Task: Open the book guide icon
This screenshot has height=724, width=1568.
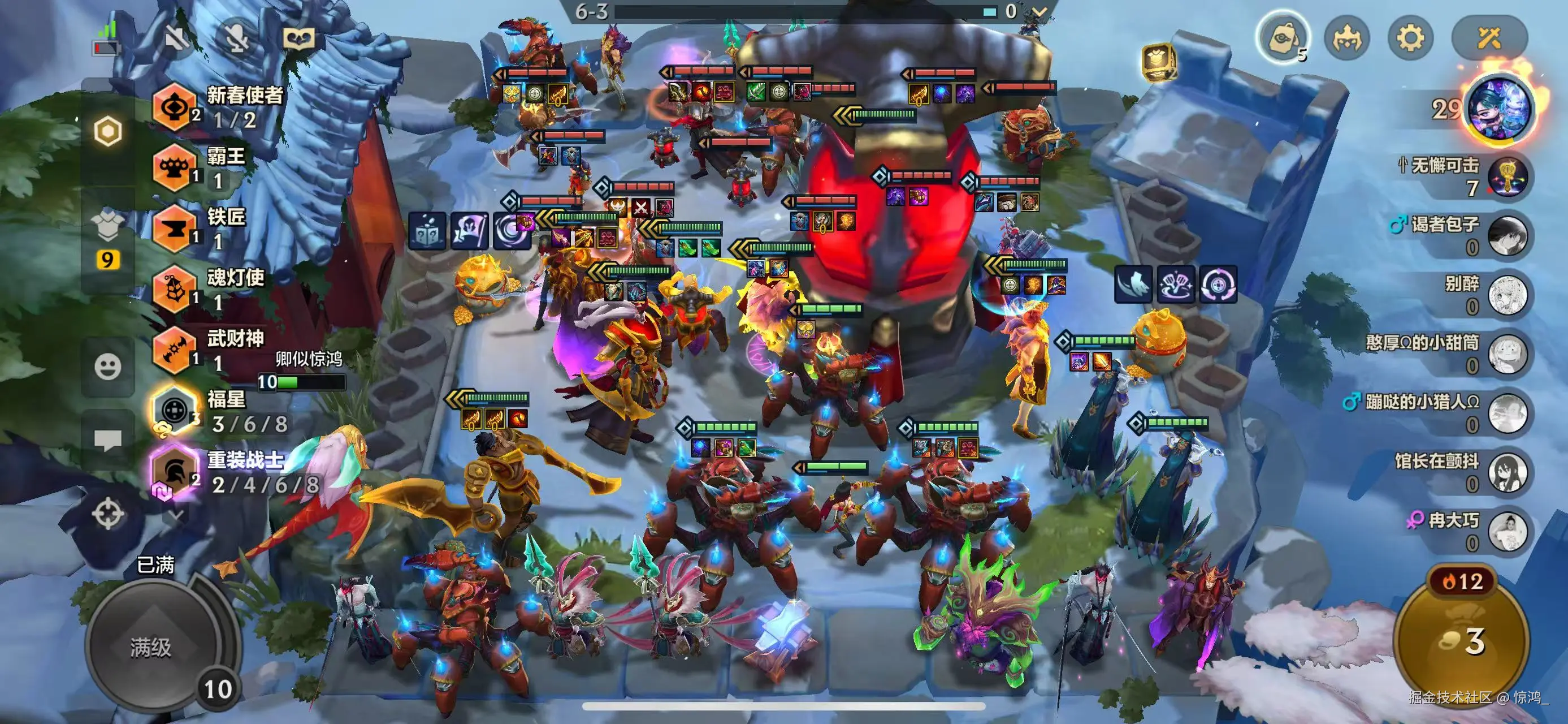Action: pyautogui.click(x=299, y=38)
